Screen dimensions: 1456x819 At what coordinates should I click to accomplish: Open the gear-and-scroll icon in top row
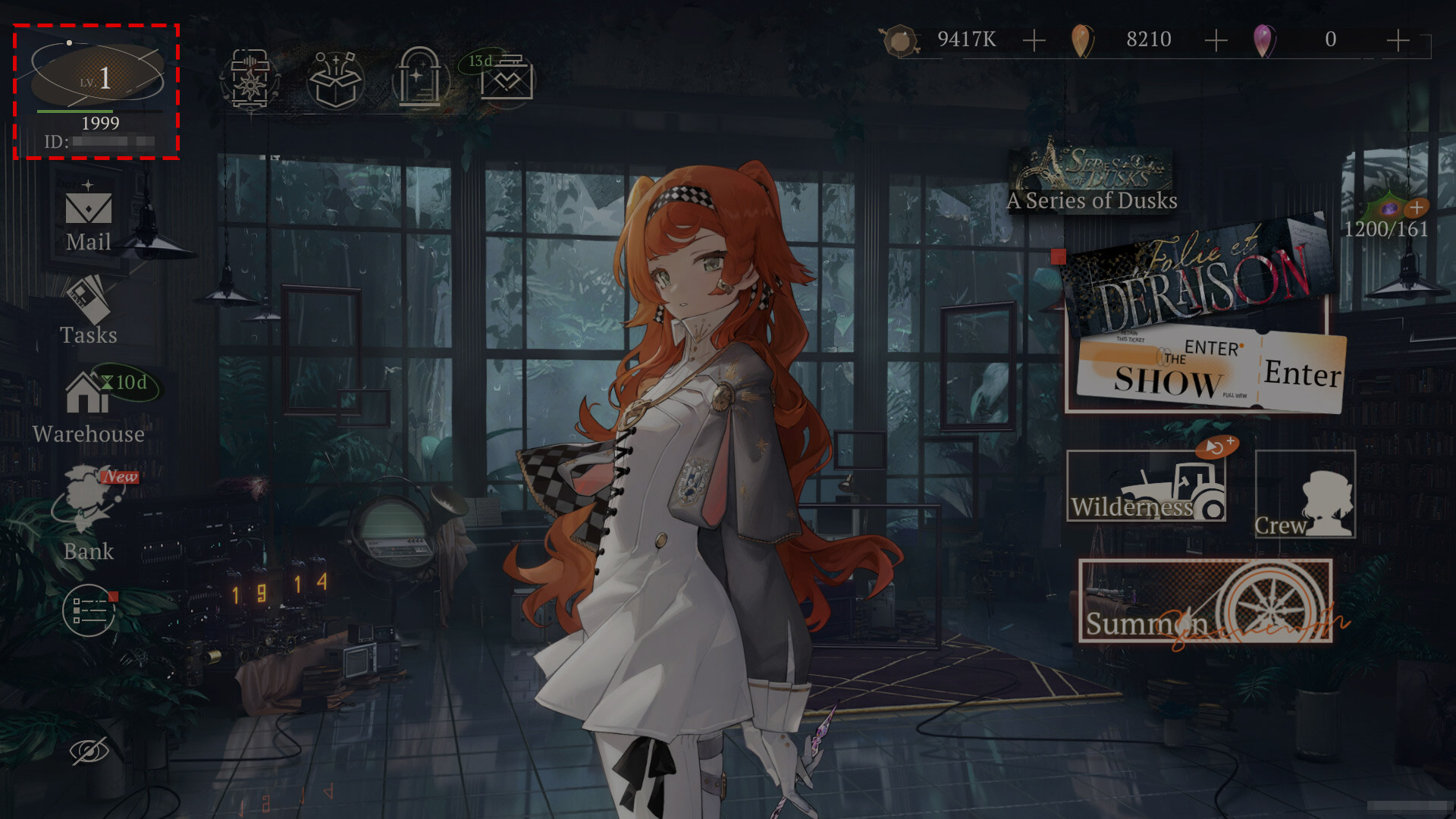(250, 80)
